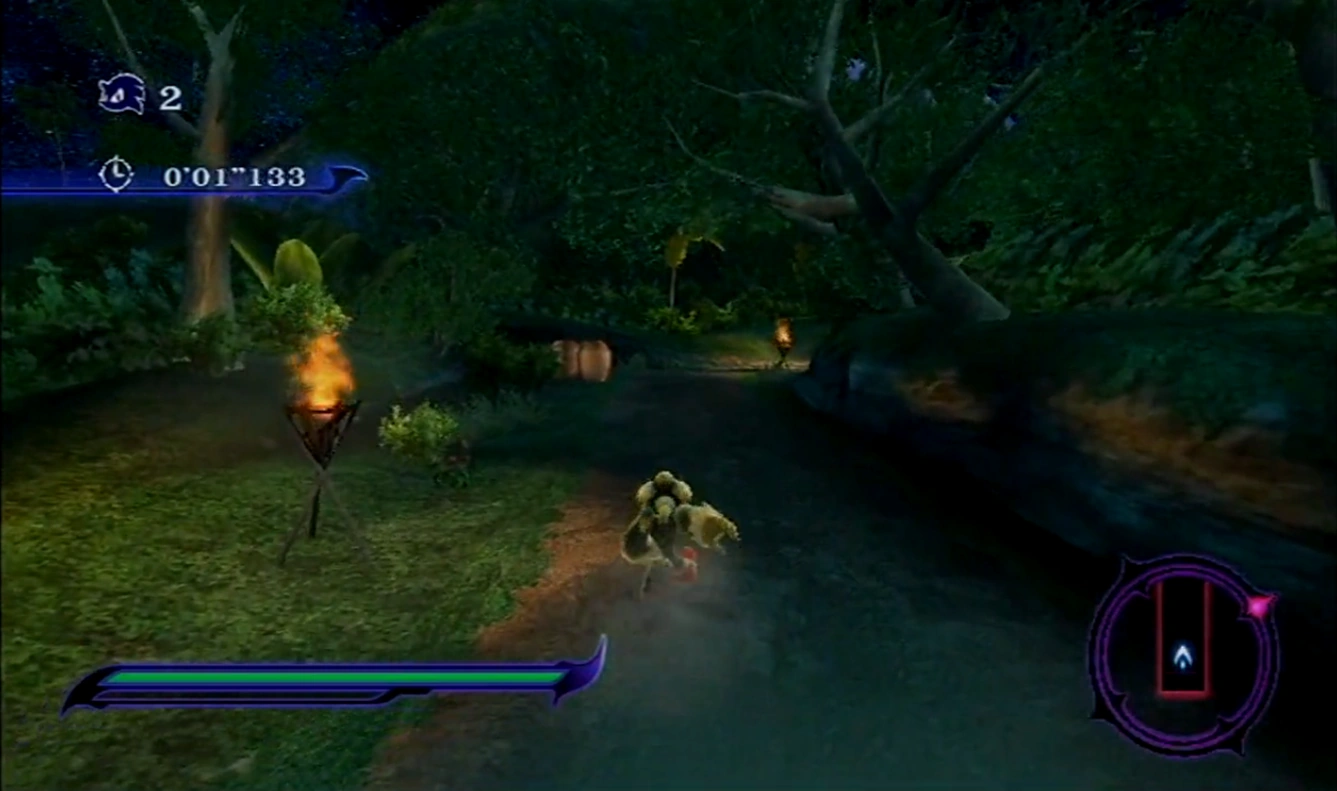Viewport: 1337px width, 791px height.
Task: Select the pink goal marker on the radar
Action: click(x=1259, y=605)
